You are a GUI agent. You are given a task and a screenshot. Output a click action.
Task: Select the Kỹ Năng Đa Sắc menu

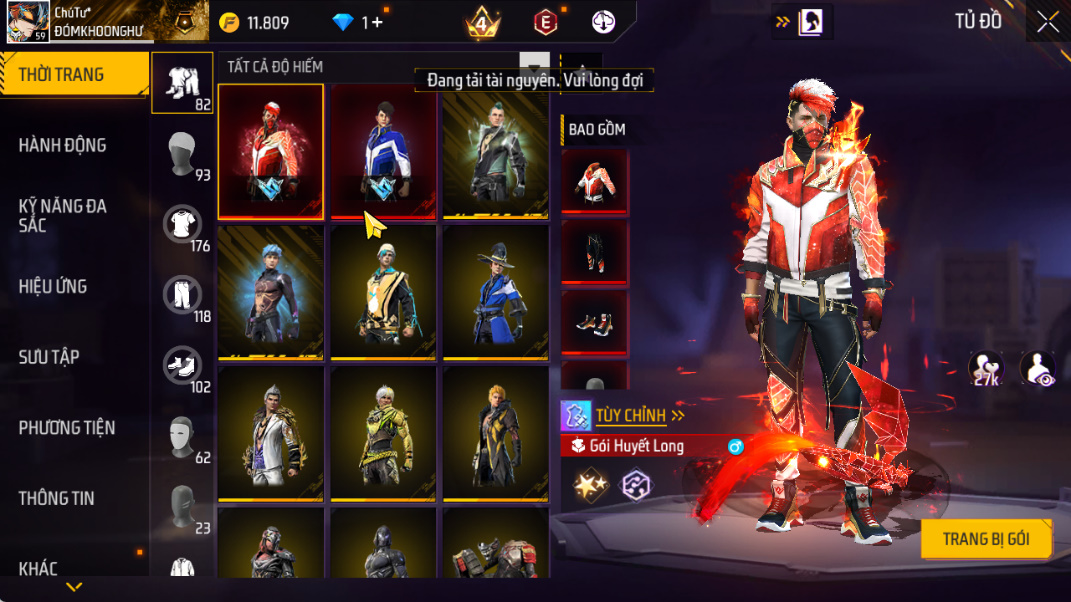tap(62, 215)
